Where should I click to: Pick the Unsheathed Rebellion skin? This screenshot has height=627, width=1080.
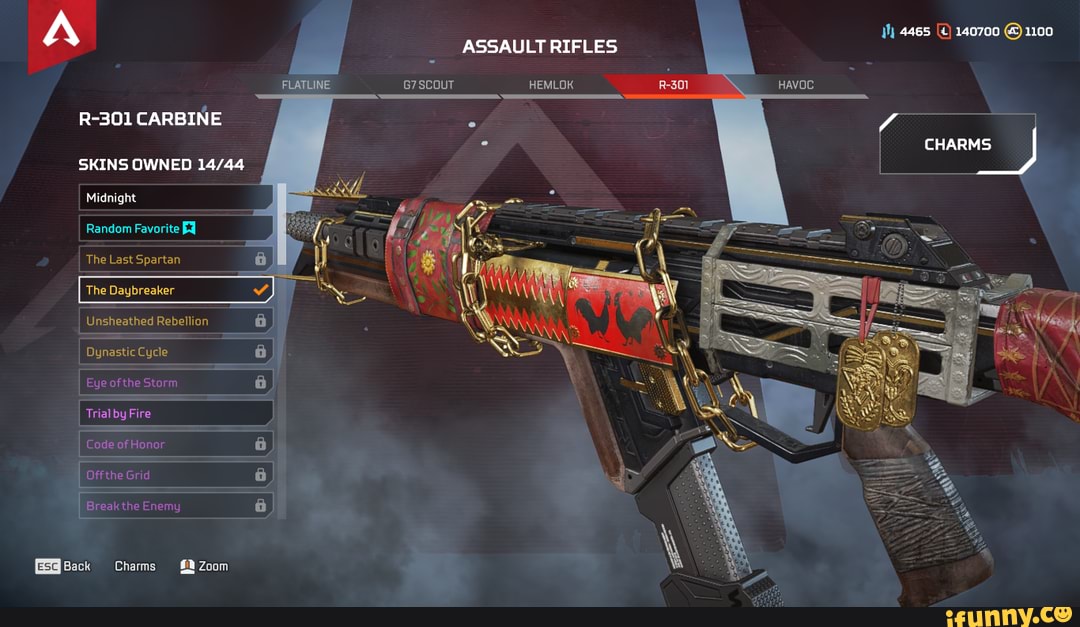click(176, 321)
